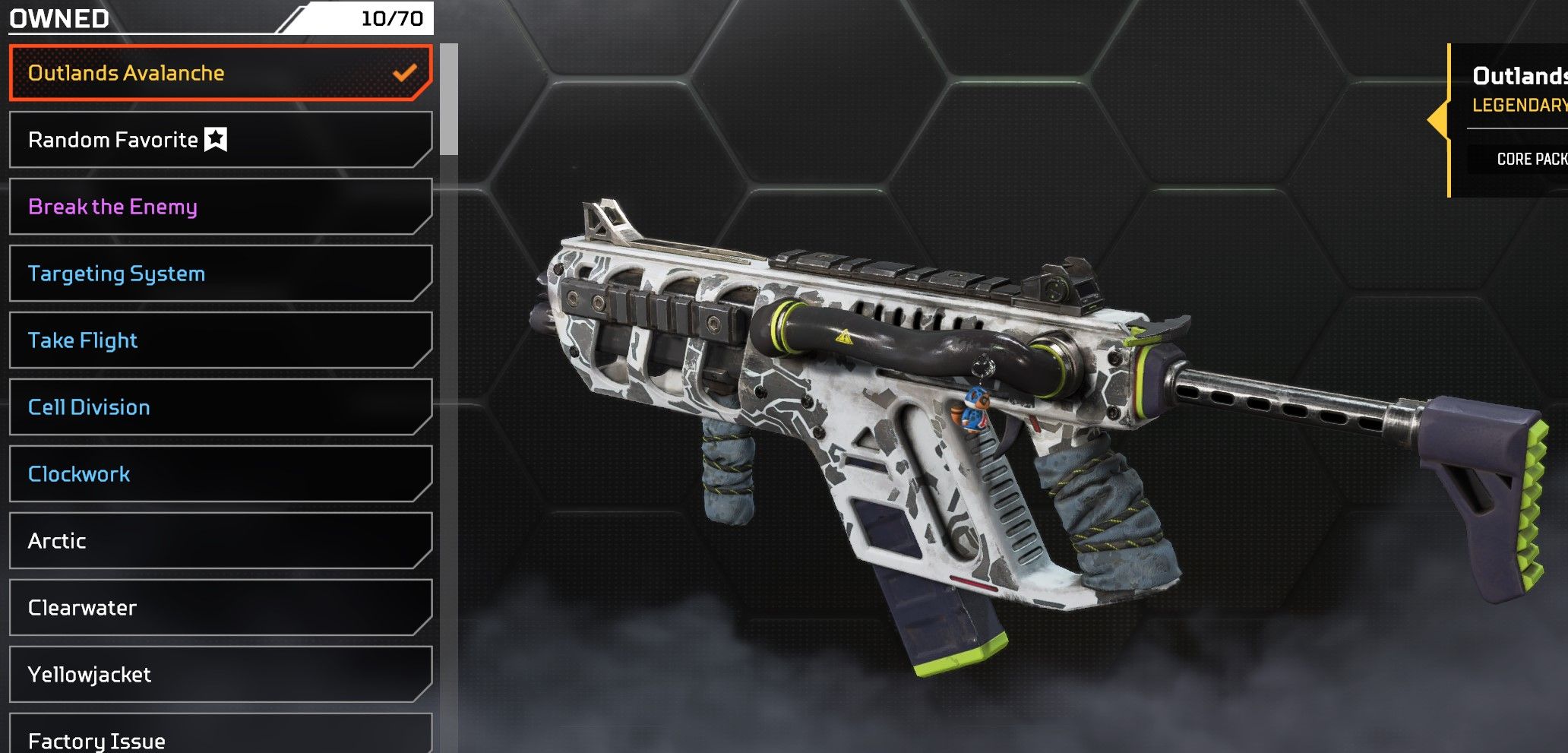The image size is (1568, 753).
Task: Click the skin list scrollbar handle
Action: point(449,99)
